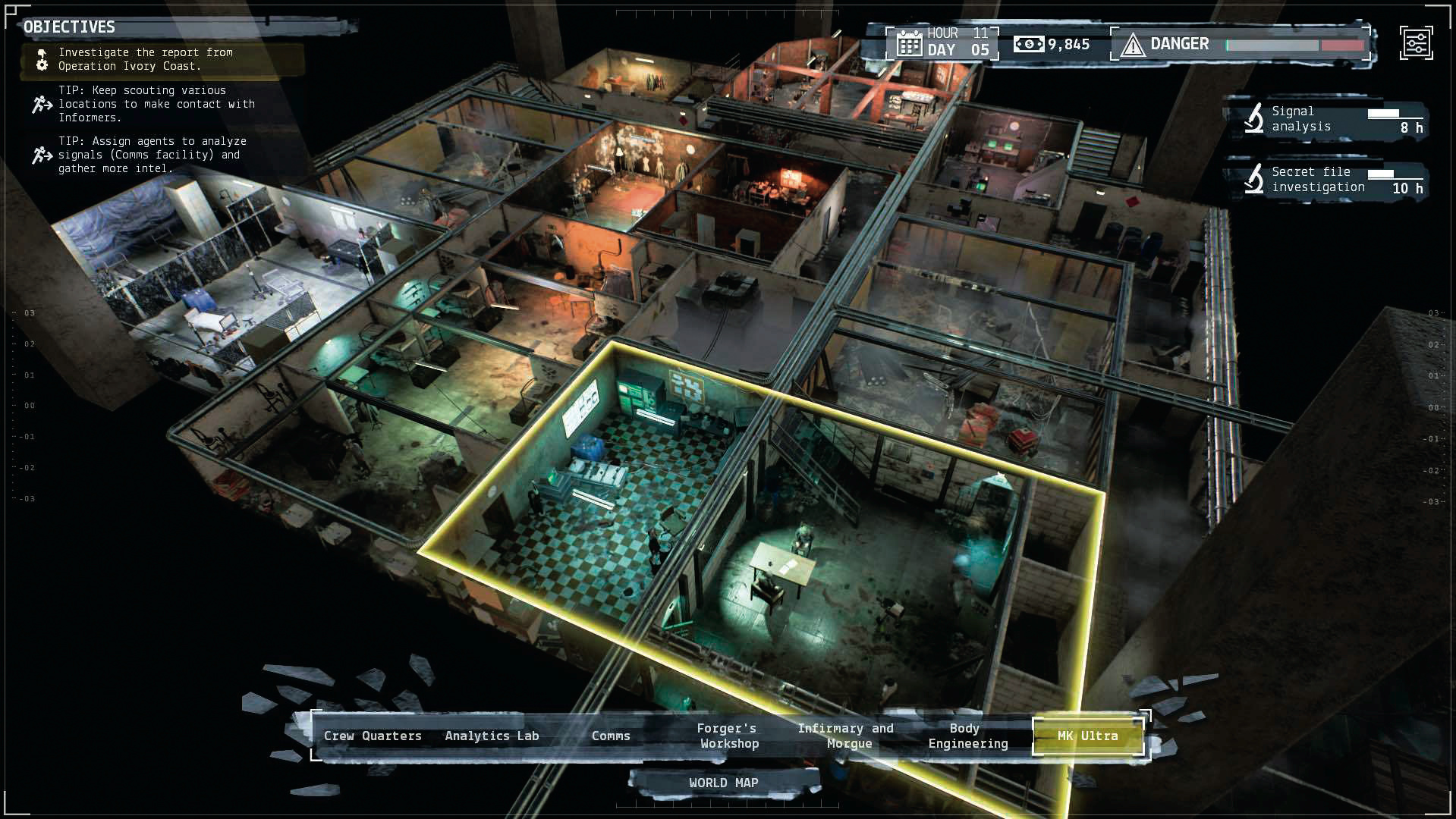The image size is (1456, 819).
Task: Go to the Comms facility
Action: click(x=611, y=736)
